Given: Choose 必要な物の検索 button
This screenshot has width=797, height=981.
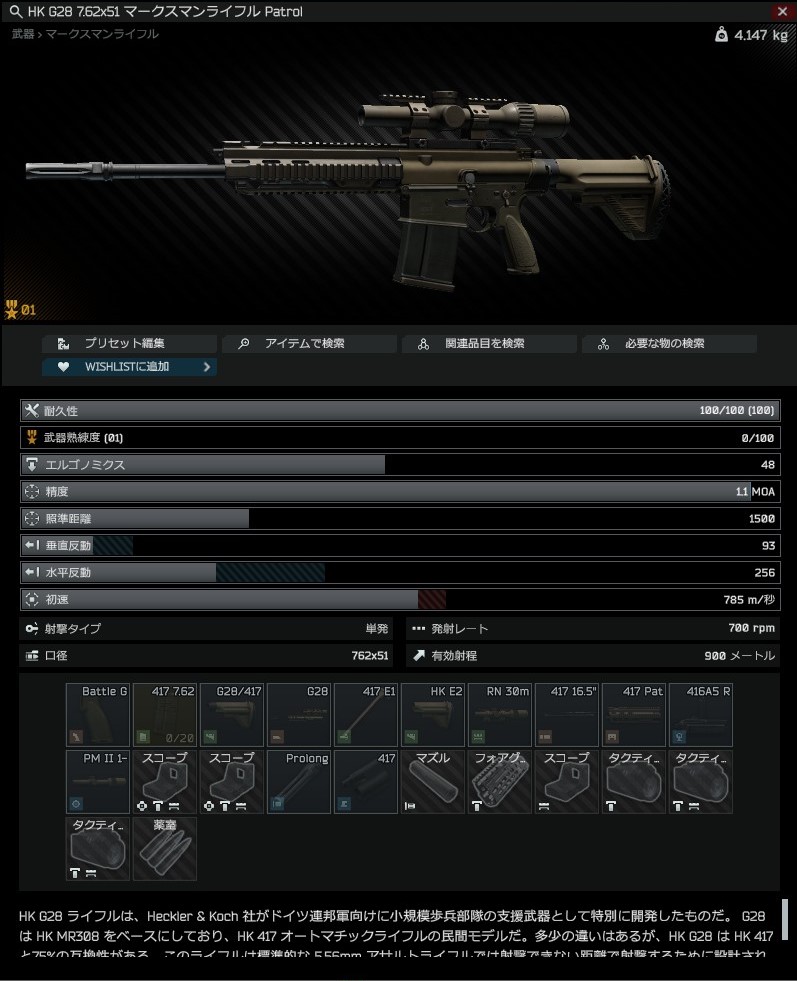Looking at the screenshot, I should (x=669, y=343).
